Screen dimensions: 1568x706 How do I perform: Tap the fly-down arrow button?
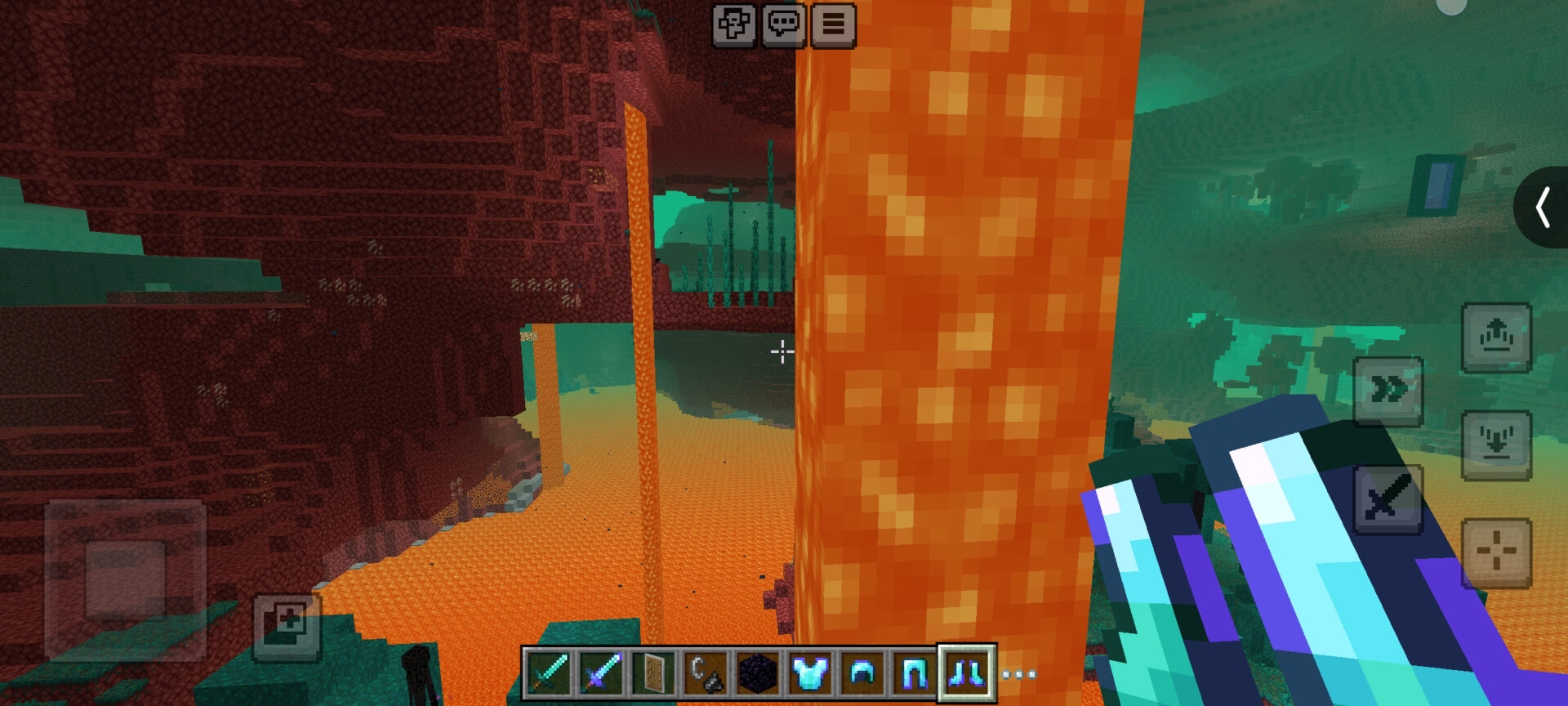(x=1496, y=445)
